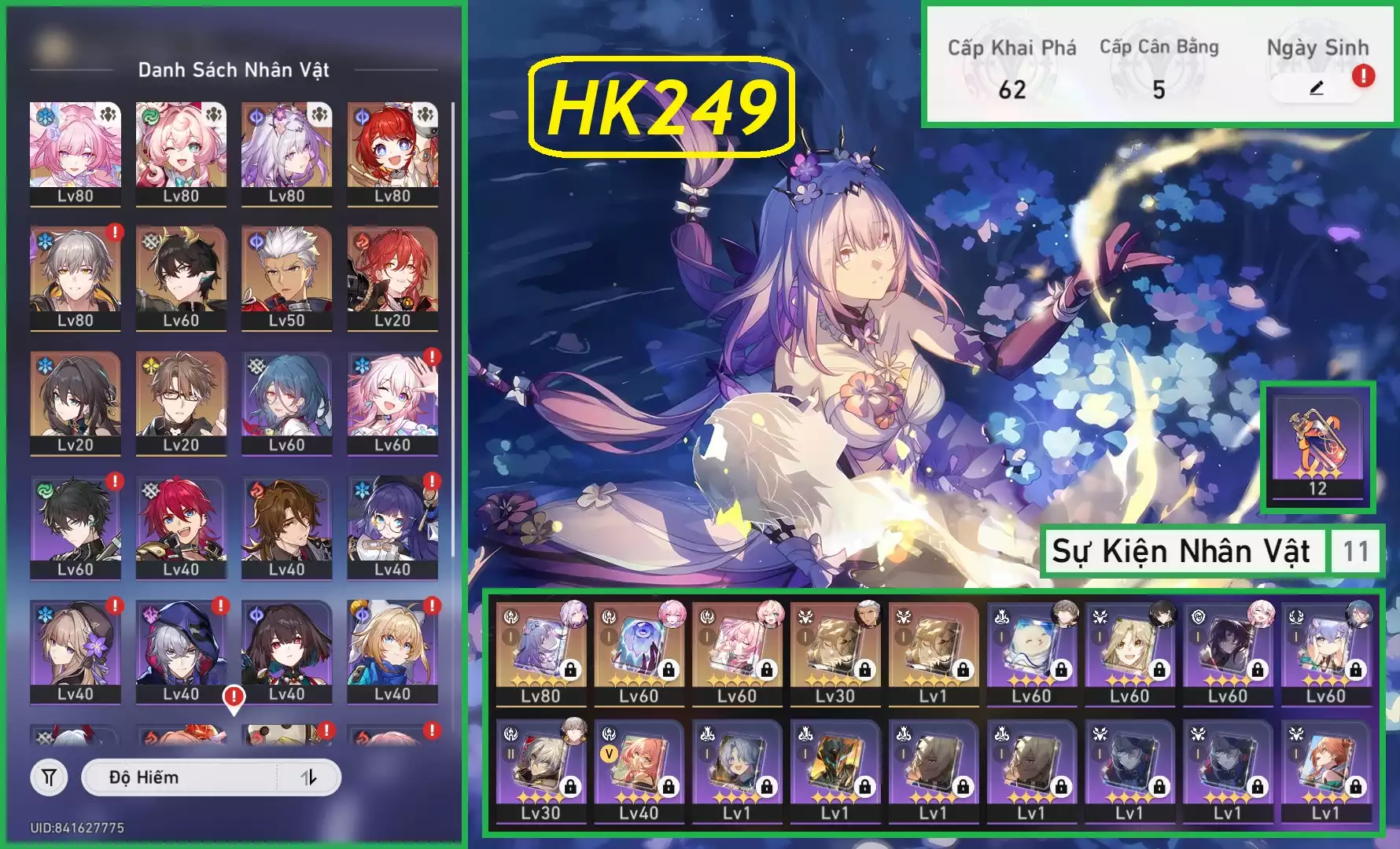Open the character filter funnel button
This screenshot has width=1400, height=849.
point(49,777)
